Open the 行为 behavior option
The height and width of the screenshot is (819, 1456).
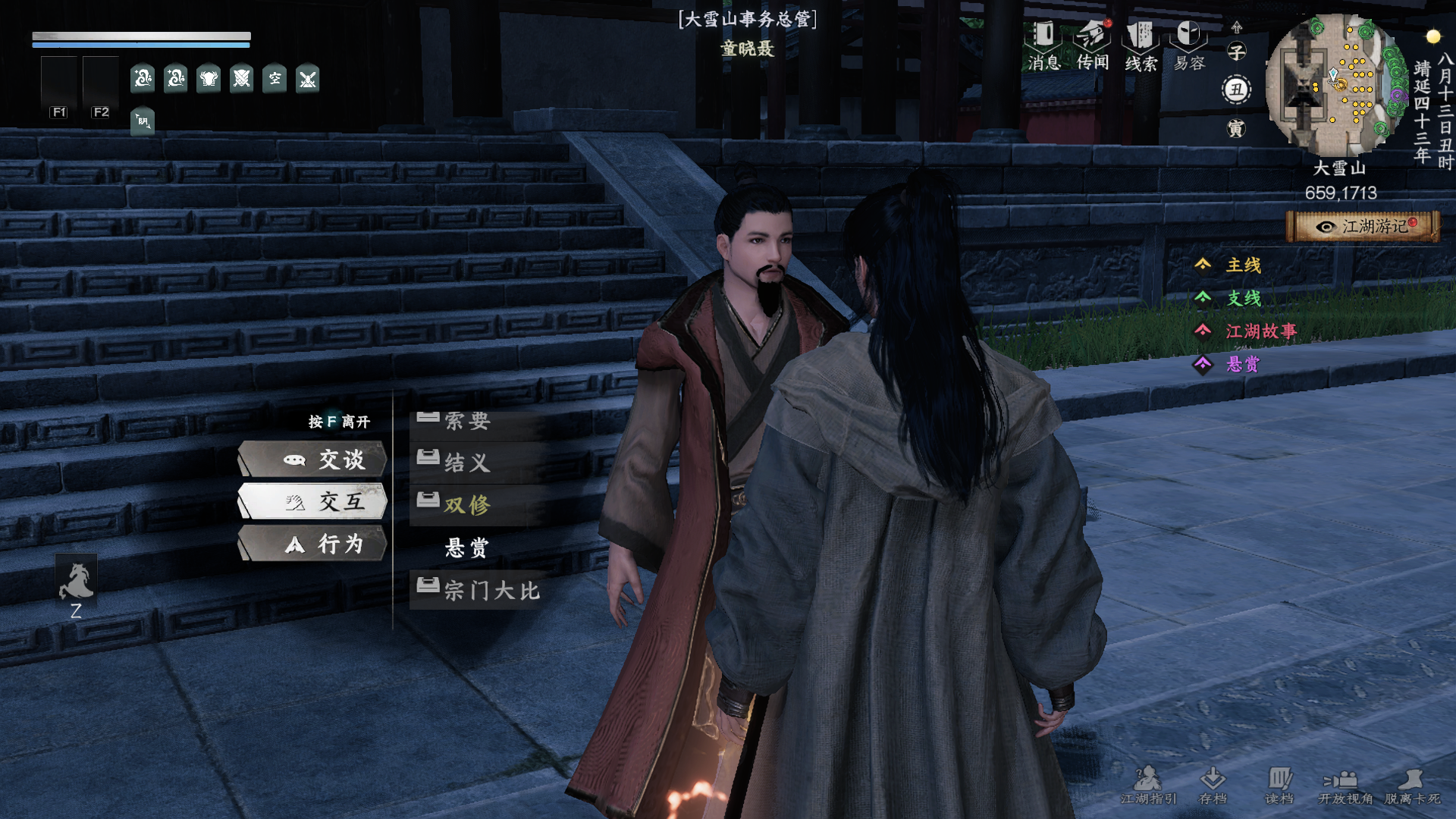tap(313, 544)
